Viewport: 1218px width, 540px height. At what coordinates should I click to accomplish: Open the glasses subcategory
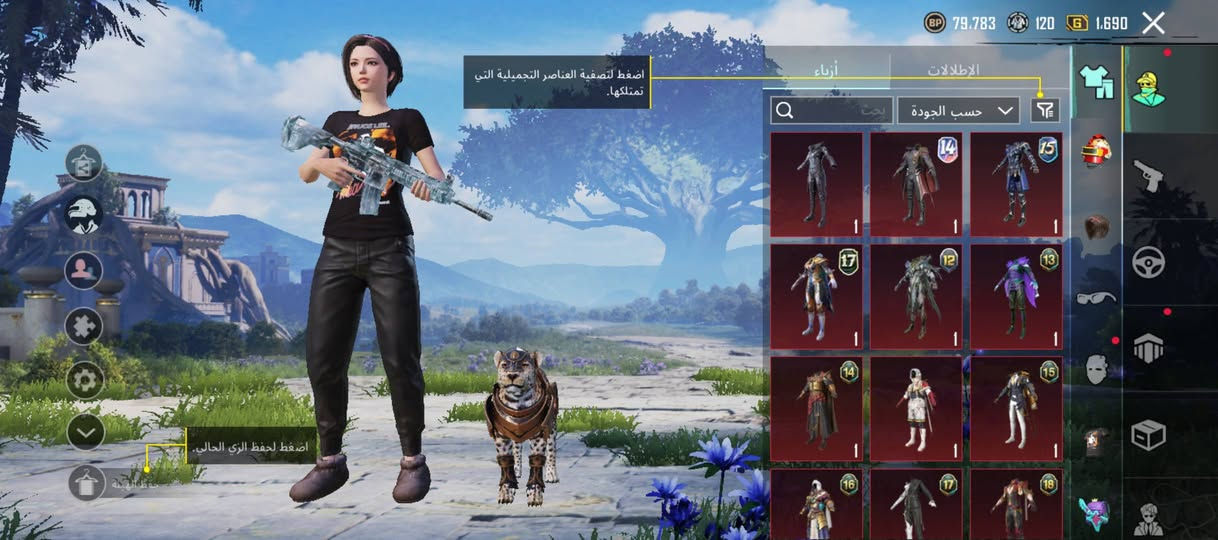[1097, 297]
